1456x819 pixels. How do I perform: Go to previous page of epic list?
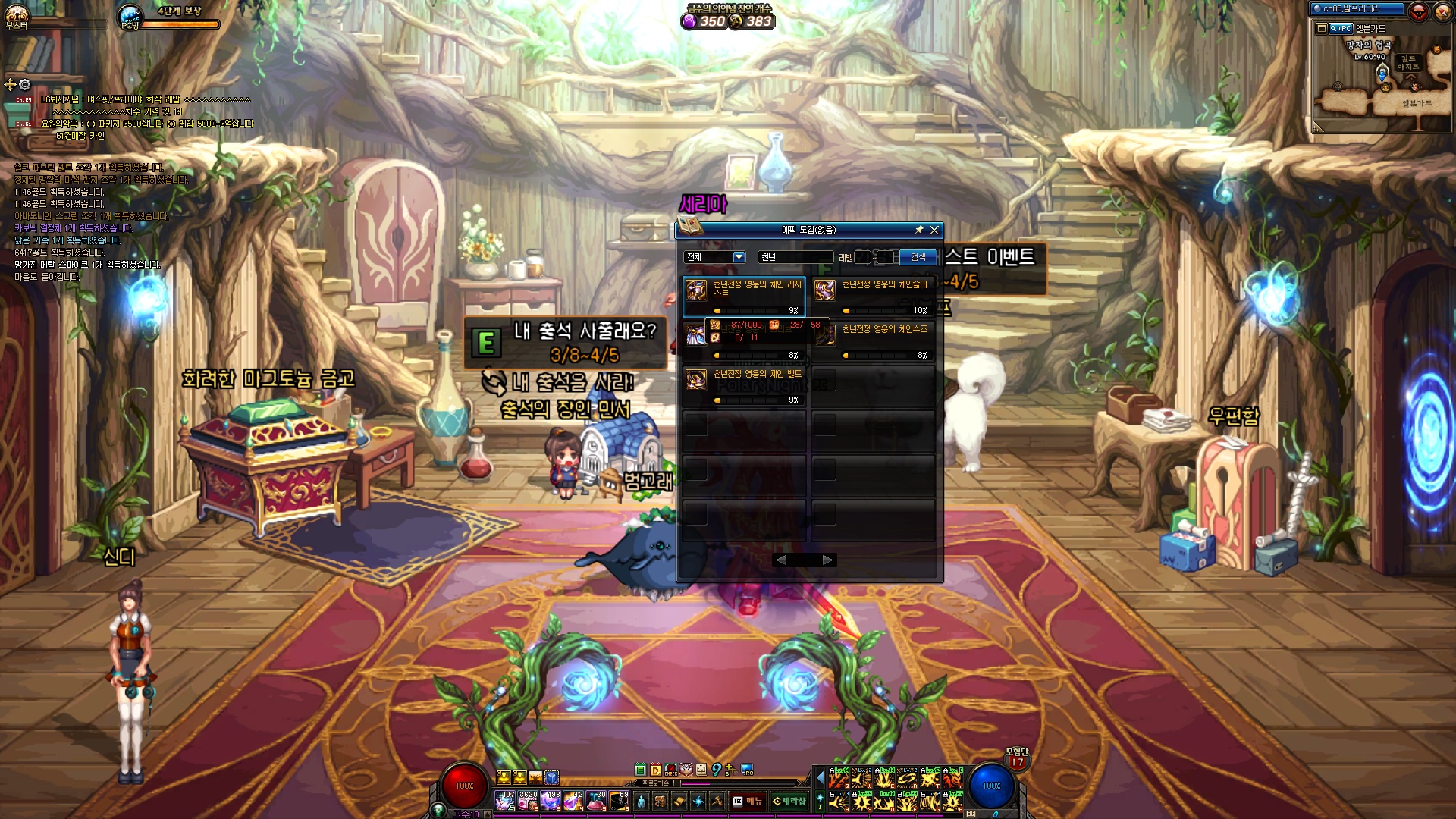click(x=782, y=560)
